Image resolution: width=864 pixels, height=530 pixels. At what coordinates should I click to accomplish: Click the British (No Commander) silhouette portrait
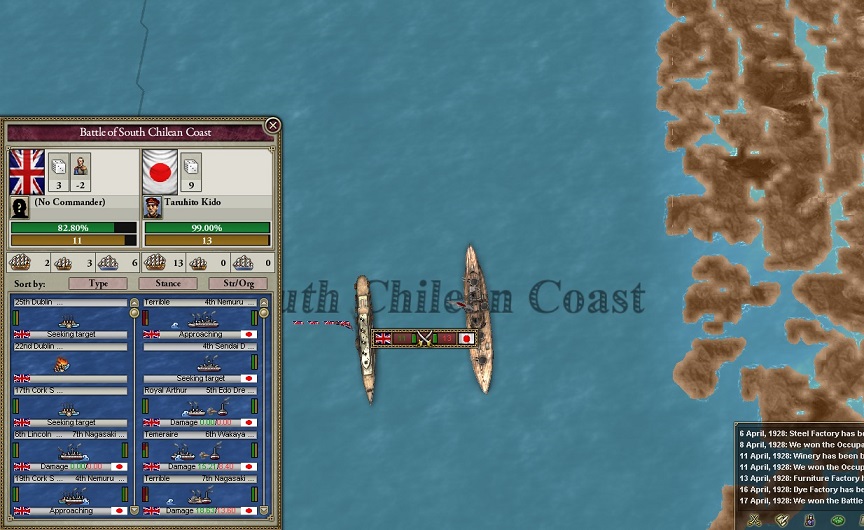tap(20, 207)
